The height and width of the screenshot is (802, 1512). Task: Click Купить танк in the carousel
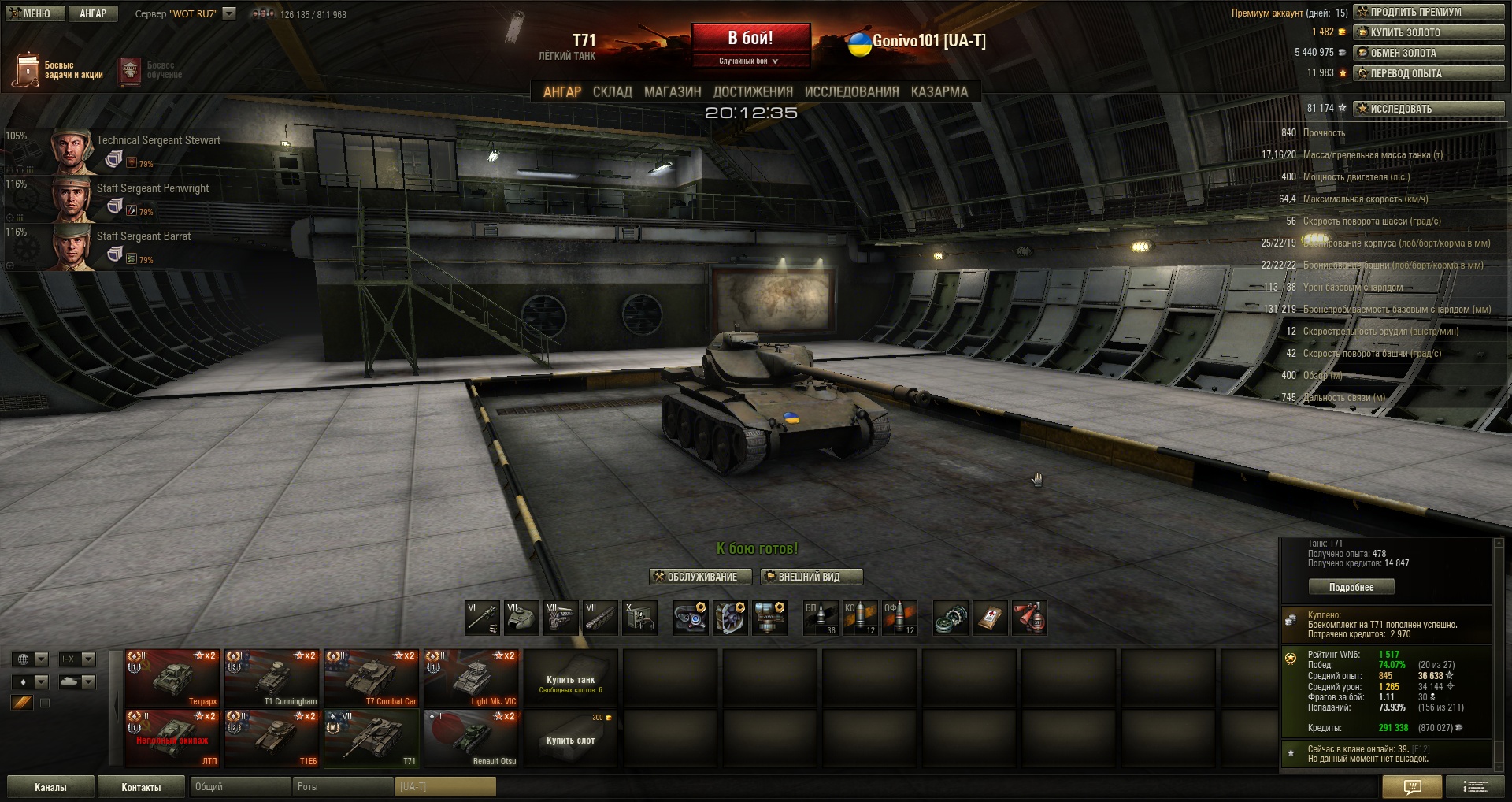pos(570,679)
